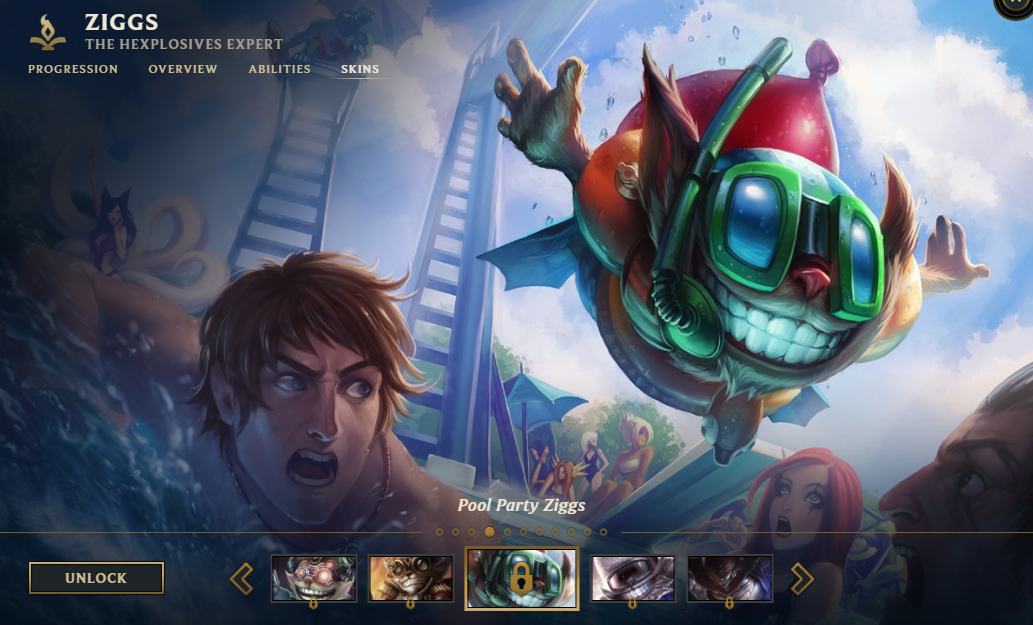1033x625 pixels.
Task: Unlock the Pool Party Ziggs skin
Action: [96, 578]
